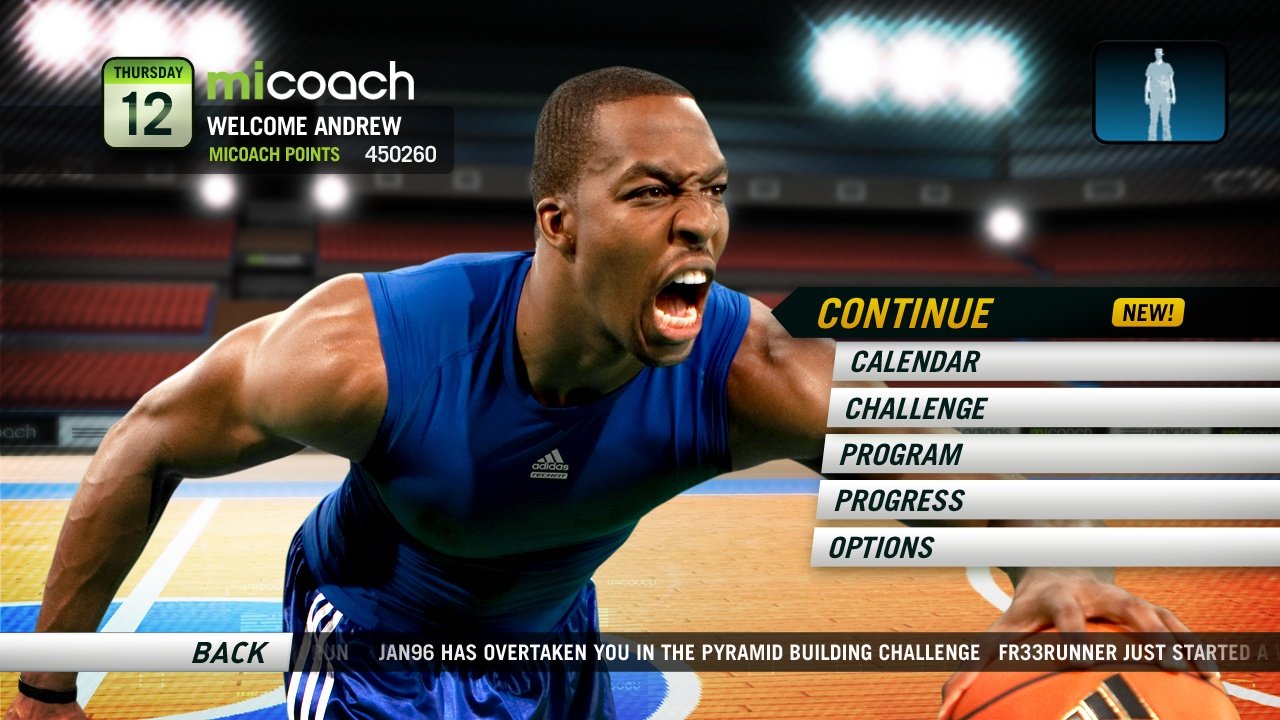Click the yellow NEW! badge
The height and width of the screenshot is (720, 1280).
(x=1146, y=311)
